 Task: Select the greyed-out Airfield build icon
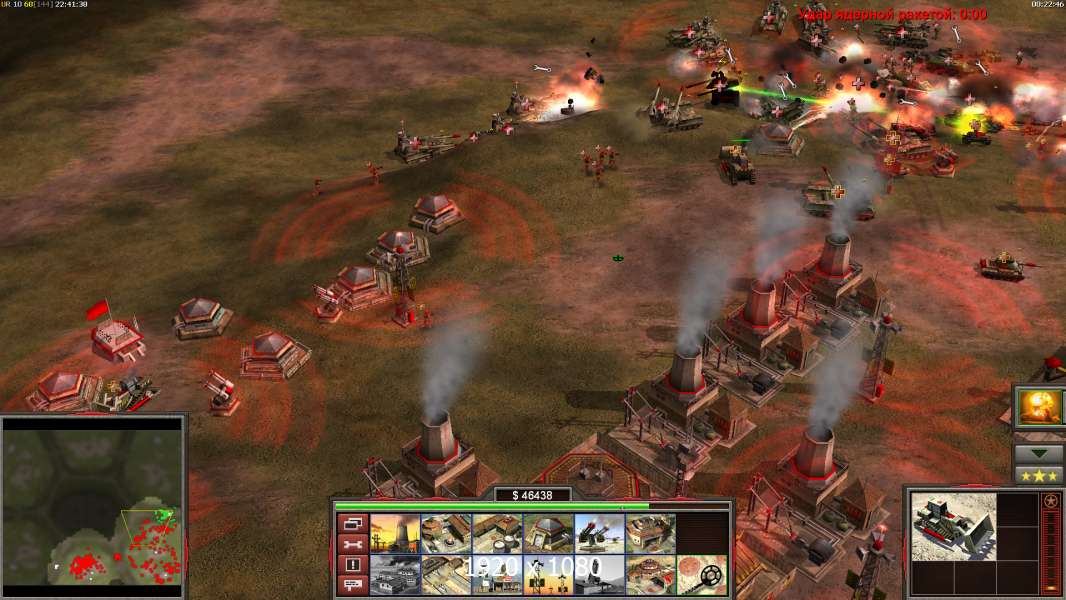click(395, 574)
